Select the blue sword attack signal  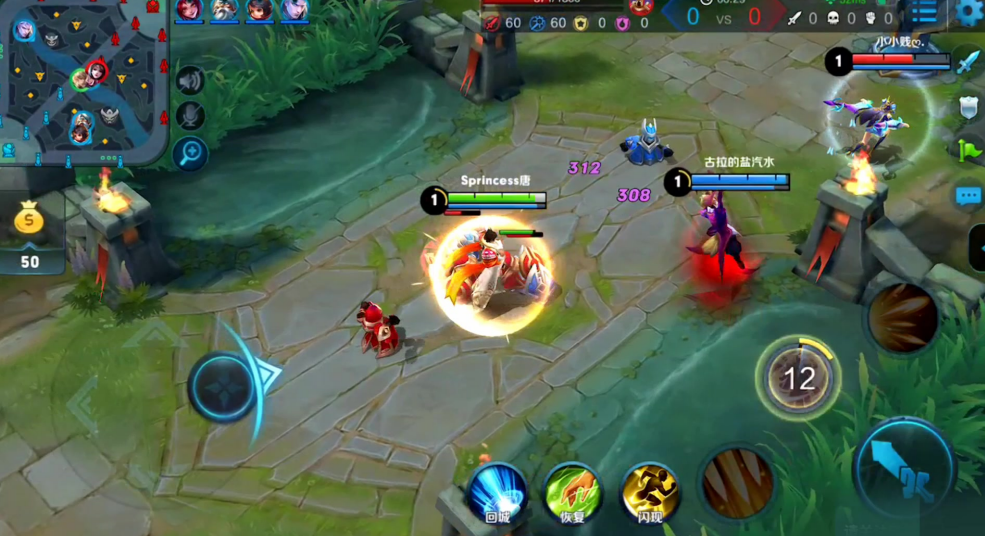point(968,62)
